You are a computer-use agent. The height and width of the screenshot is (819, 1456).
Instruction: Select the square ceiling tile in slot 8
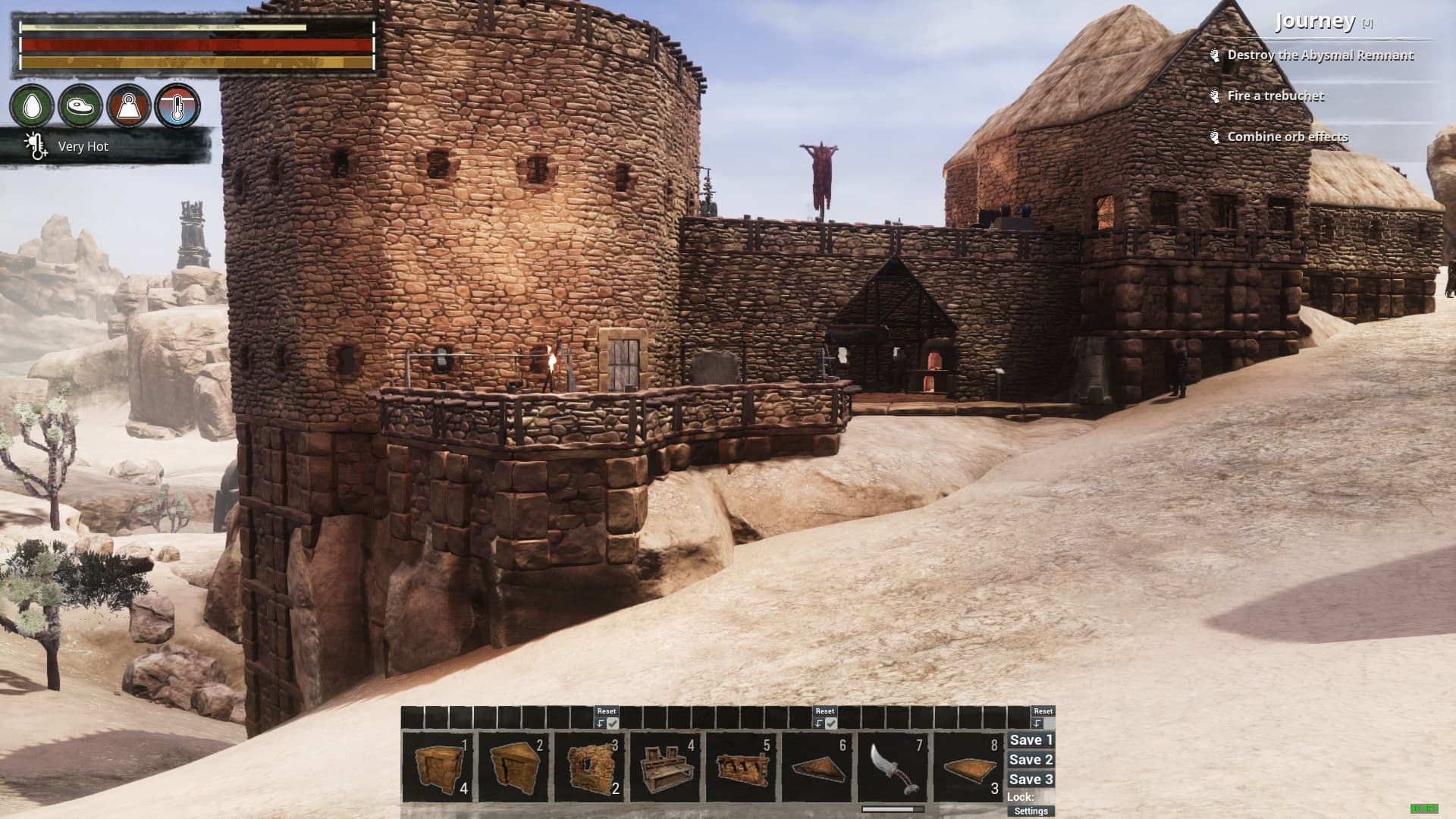point(968,767)
